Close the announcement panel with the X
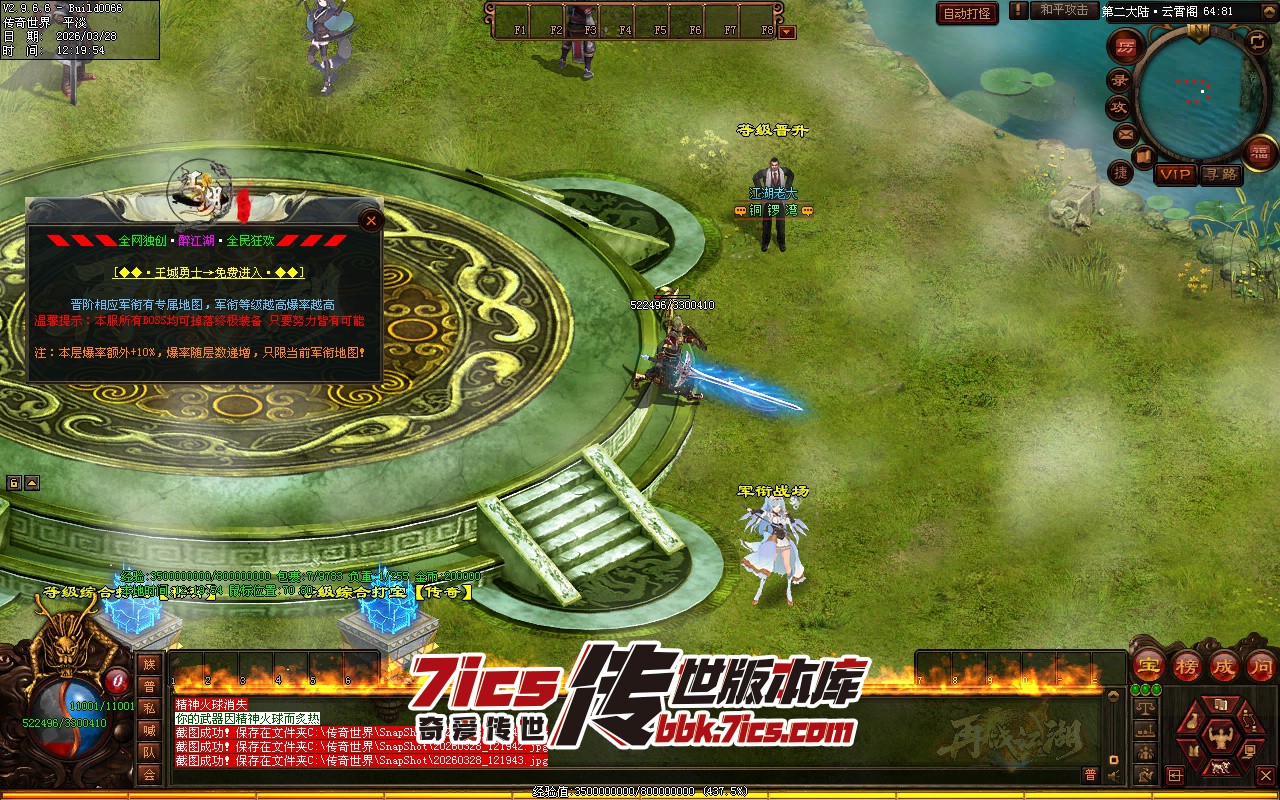1280x800 pixels. coord(372,221)
